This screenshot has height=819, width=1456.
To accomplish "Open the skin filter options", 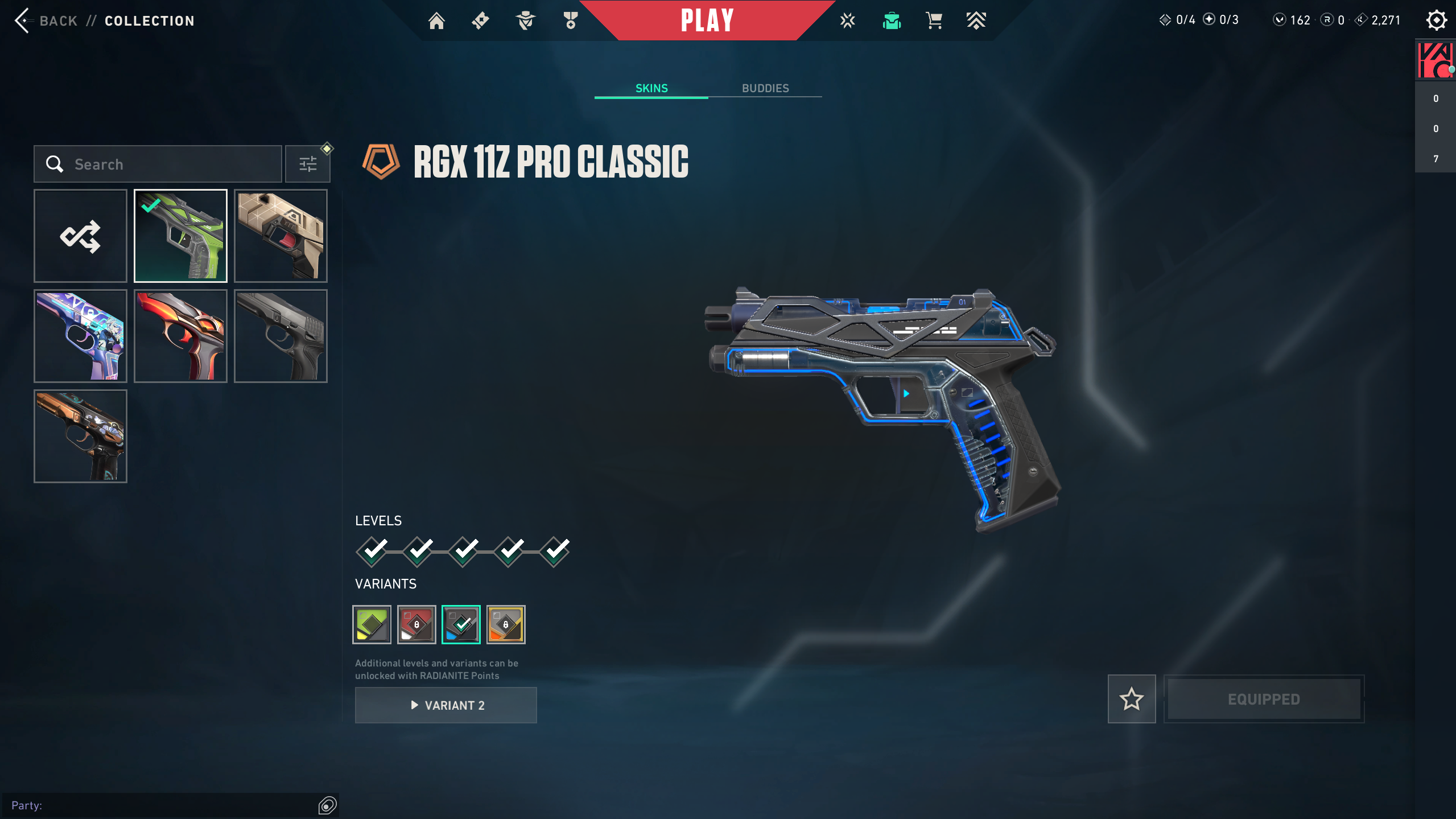I will [x=308, y=164].
